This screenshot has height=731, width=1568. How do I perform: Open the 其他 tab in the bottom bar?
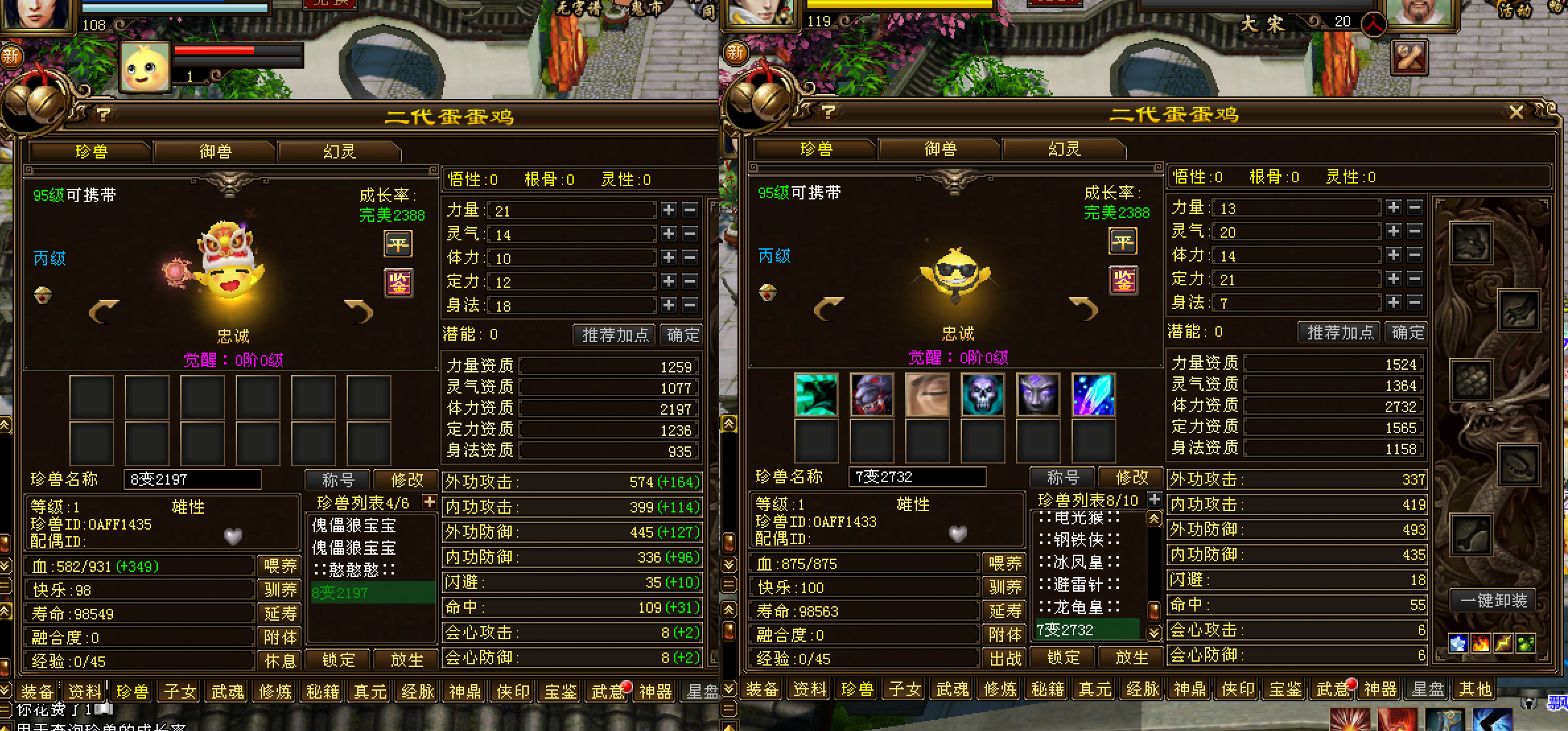pyautogui.click(x=1475, y=690)
